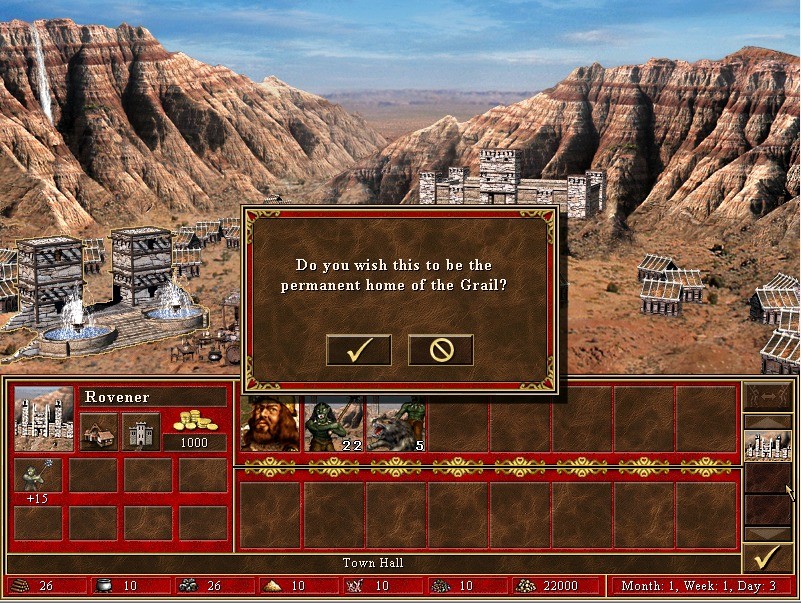Click the split troops arrows button
The width and height of the screenshot is (801, 603).
click(x=767, y=399)
